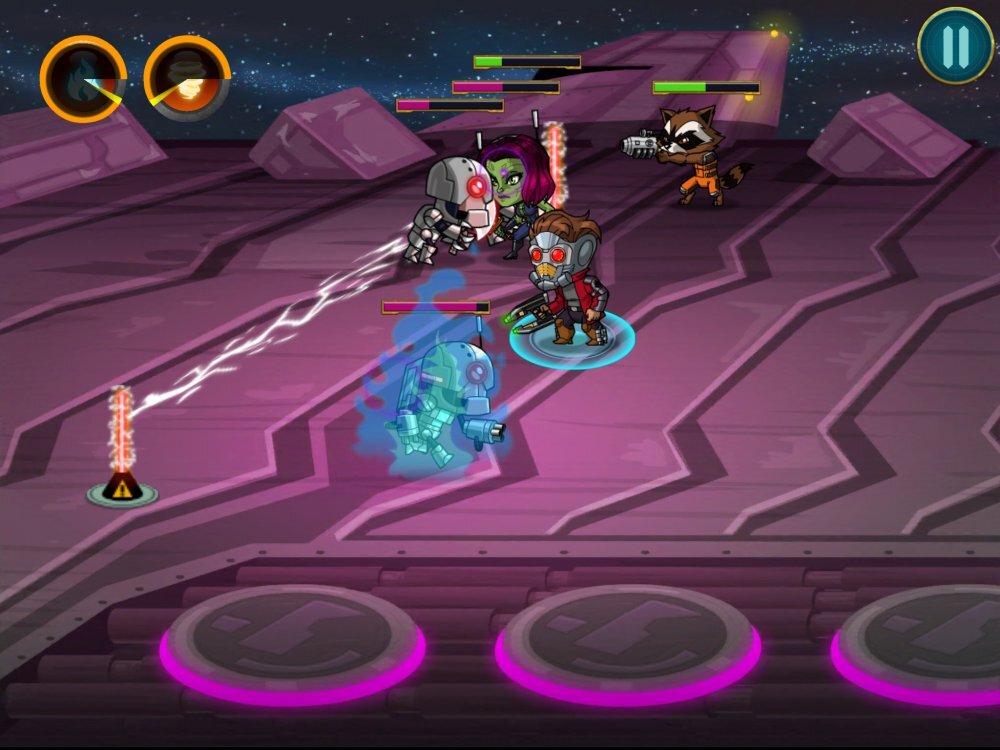Pause the game with the round pause button
The height and width of the screenshot is (750, 1000).
click(955, 45)
